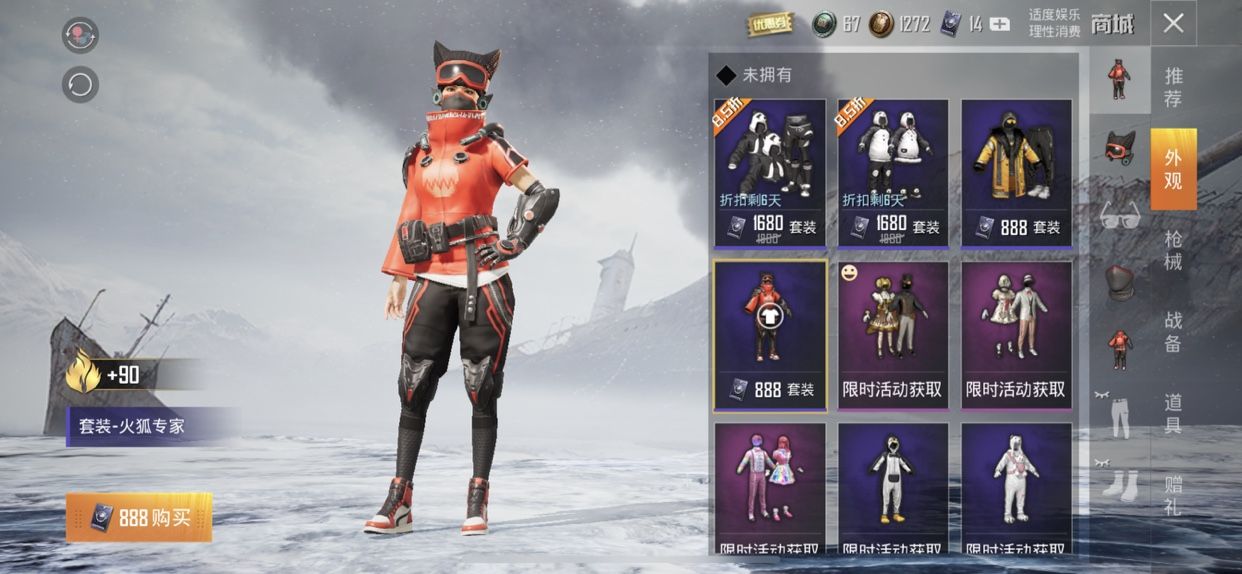
Task: Buy the Fire Fox outfit for 888
Action: click(x=139, y=517)
